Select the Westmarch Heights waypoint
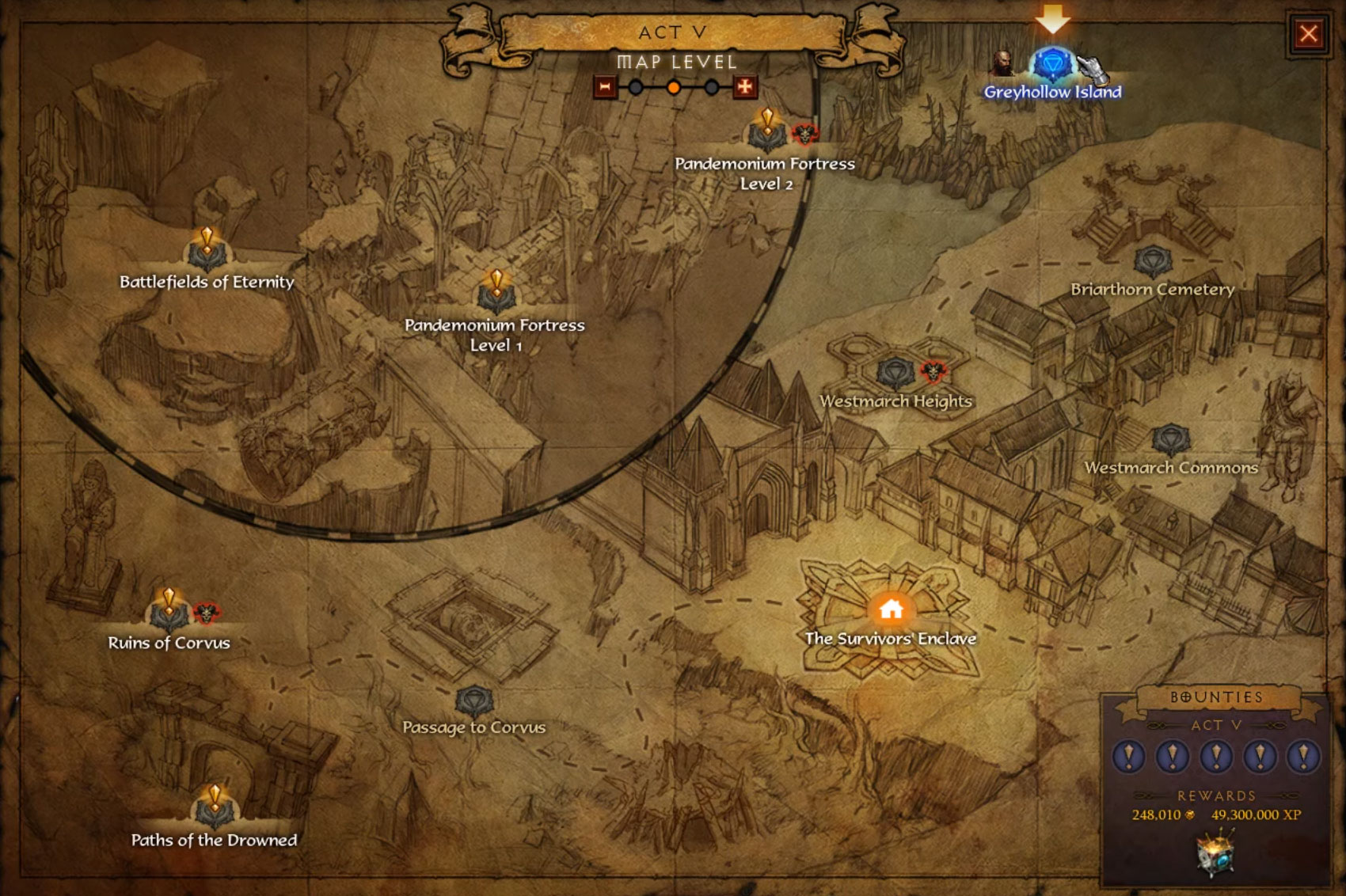The width and height of the screenshot is (1346, 896). point(895,373)
